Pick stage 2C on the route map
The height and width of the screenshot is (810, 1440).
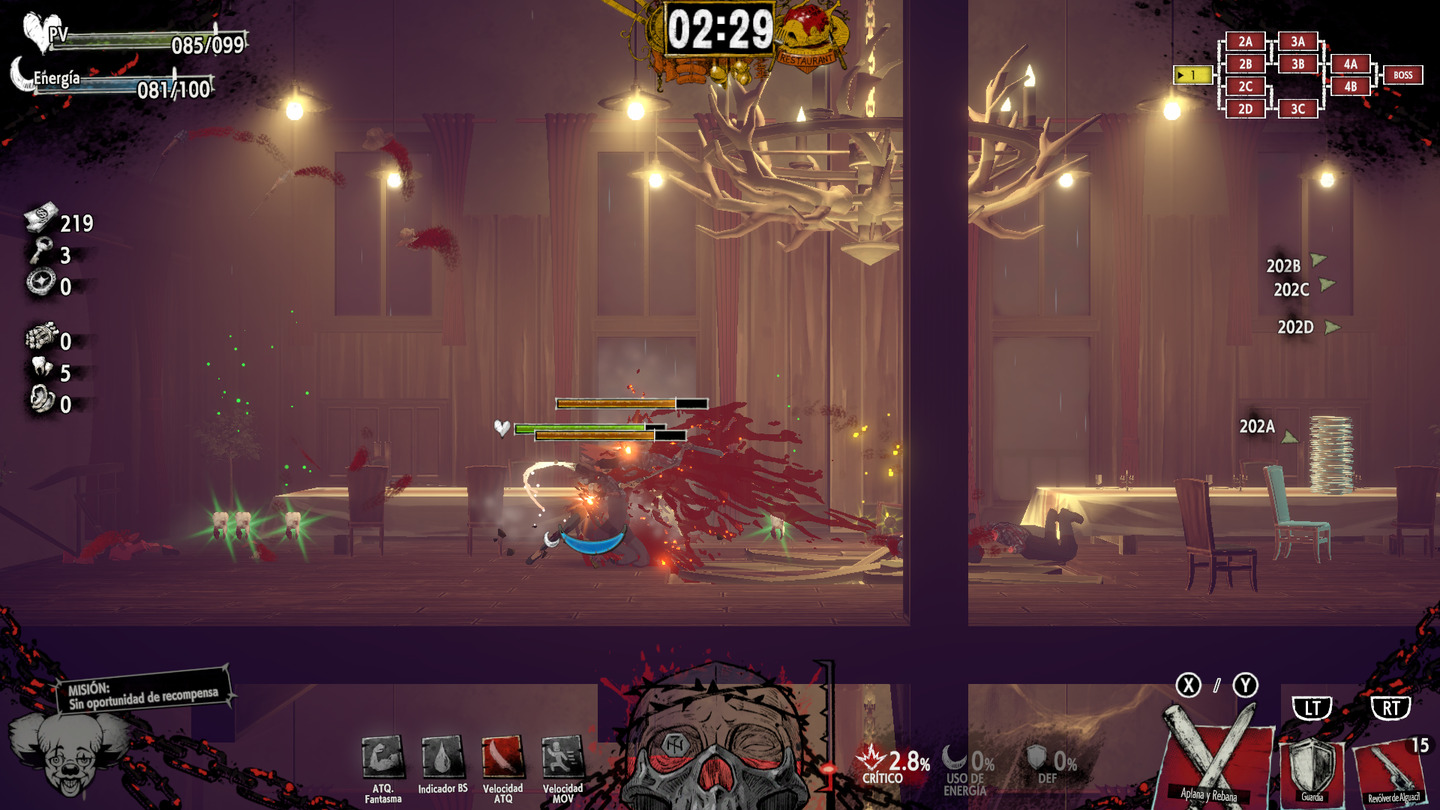tap(1245, 87)
